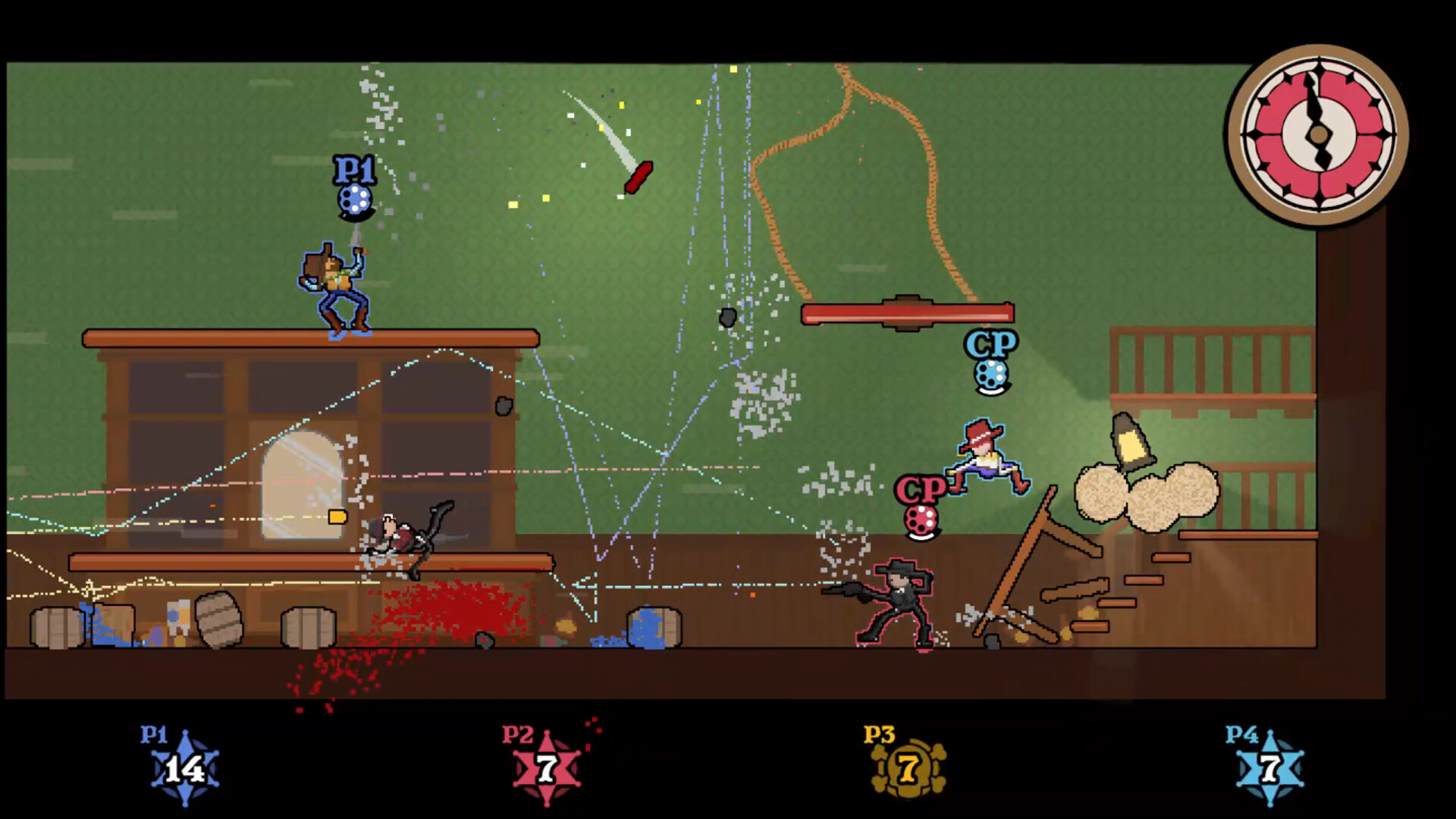Select P1's revolver cylinder ammo icon

[353, 200]
